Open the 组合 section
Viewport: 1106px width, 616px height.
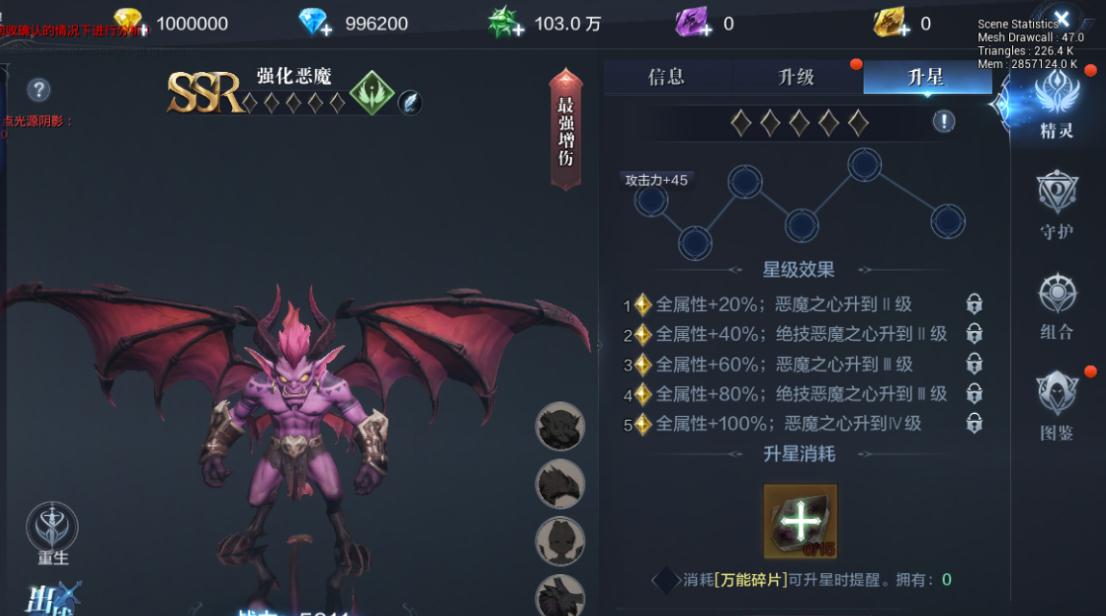1056,305
